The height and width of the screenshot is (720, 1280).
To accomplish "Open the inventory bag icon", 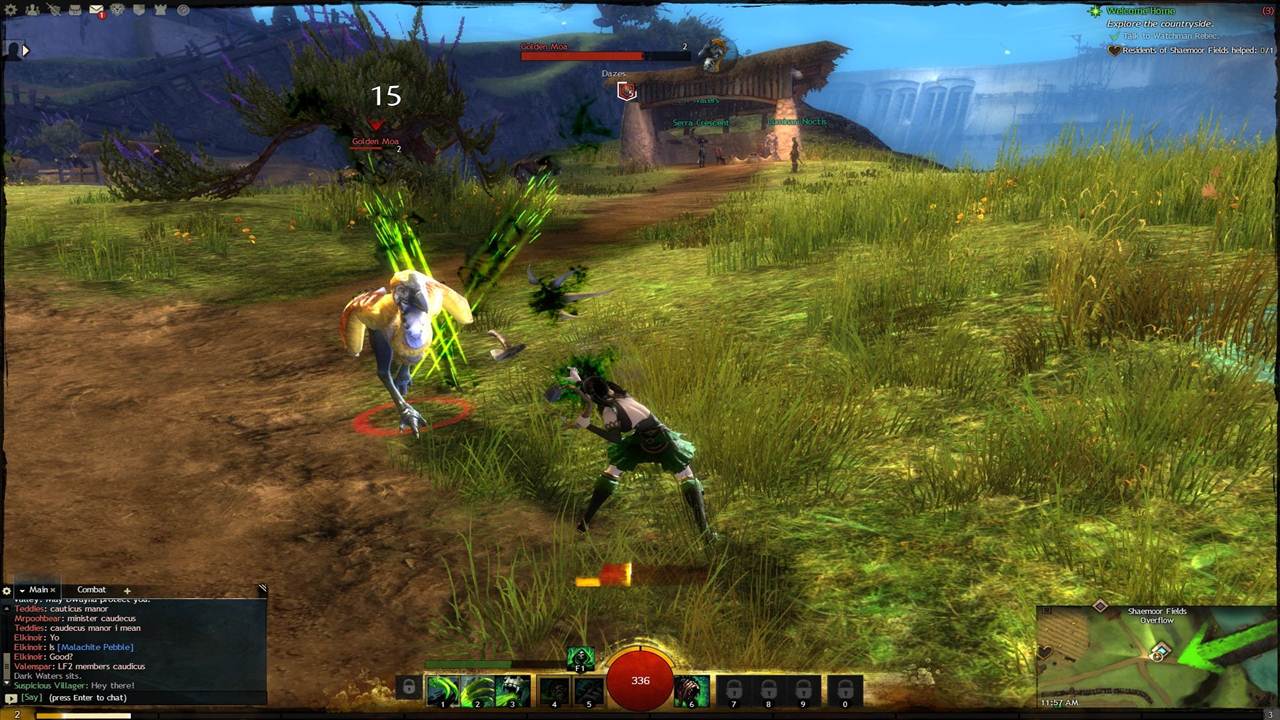I will coord(75,9).
